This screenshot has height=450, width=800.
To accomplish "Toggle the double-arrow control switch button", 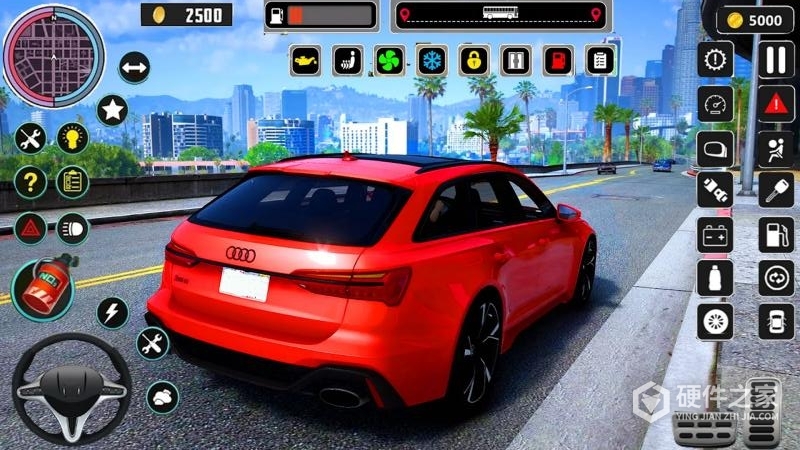I will pos(134,68).
